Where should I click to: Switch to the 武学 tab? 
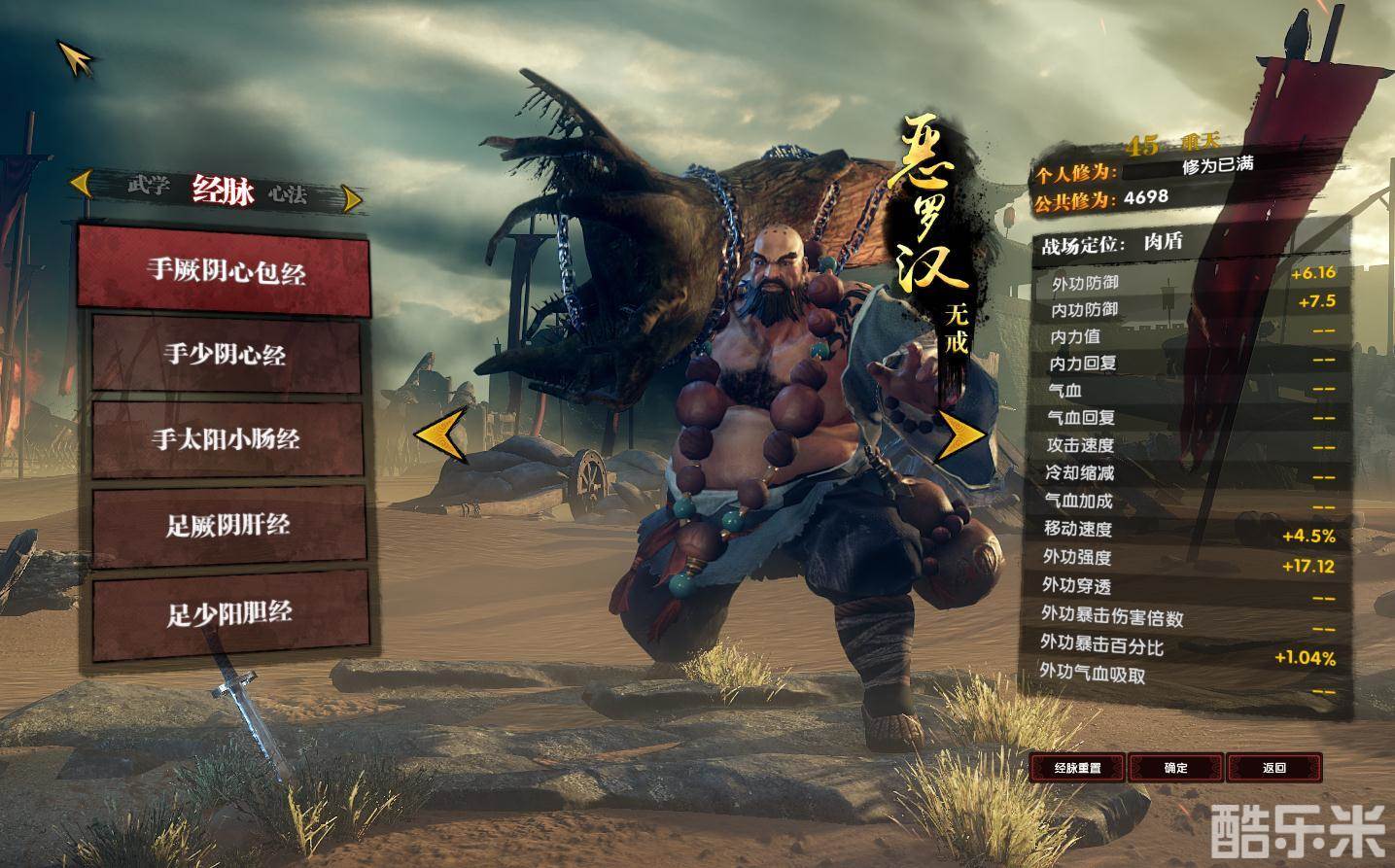point(149,185)
